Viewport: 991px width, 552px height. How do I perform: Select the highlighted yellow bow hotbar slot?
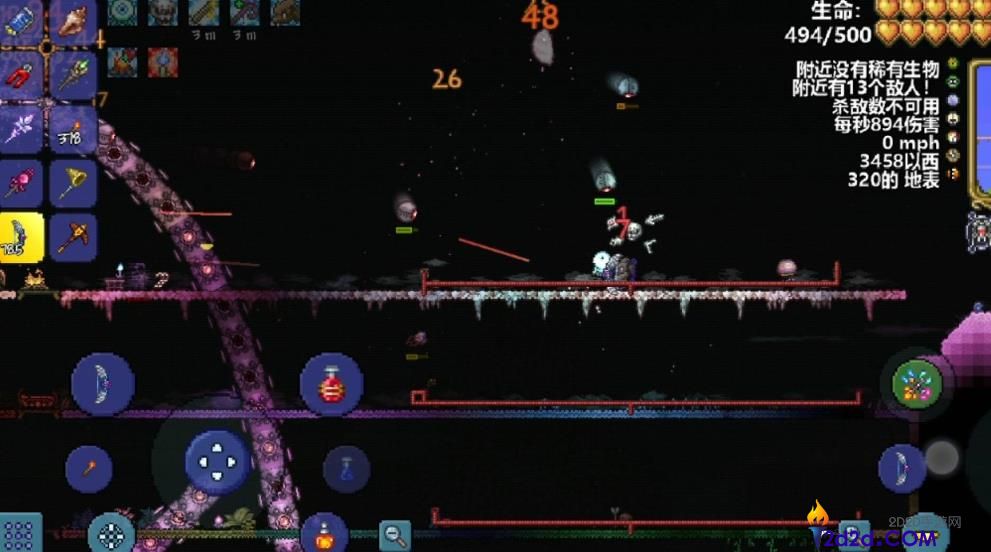coord(21,237)
